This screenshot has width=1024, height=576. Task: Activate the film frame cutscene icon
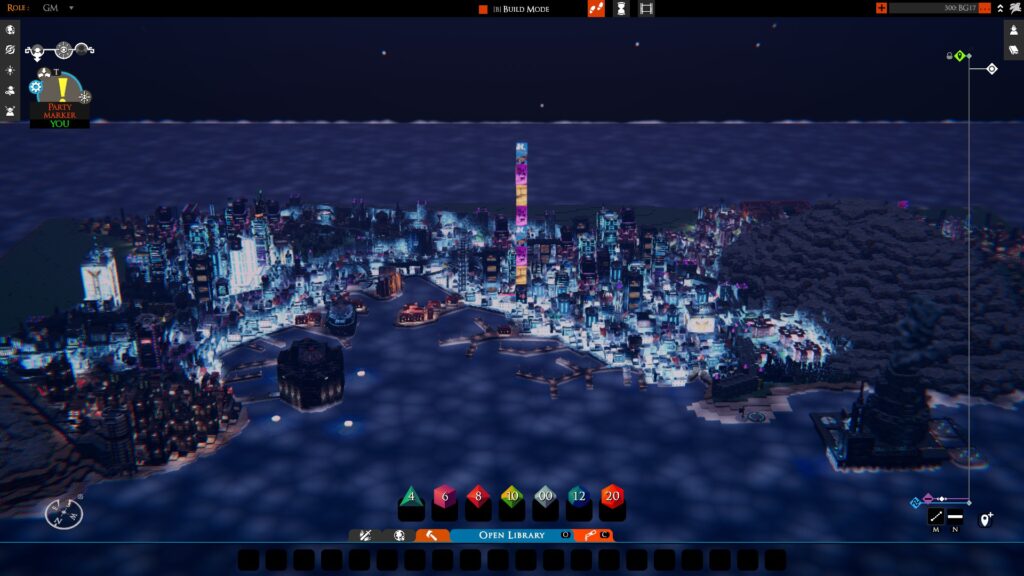tap(646, 9)
